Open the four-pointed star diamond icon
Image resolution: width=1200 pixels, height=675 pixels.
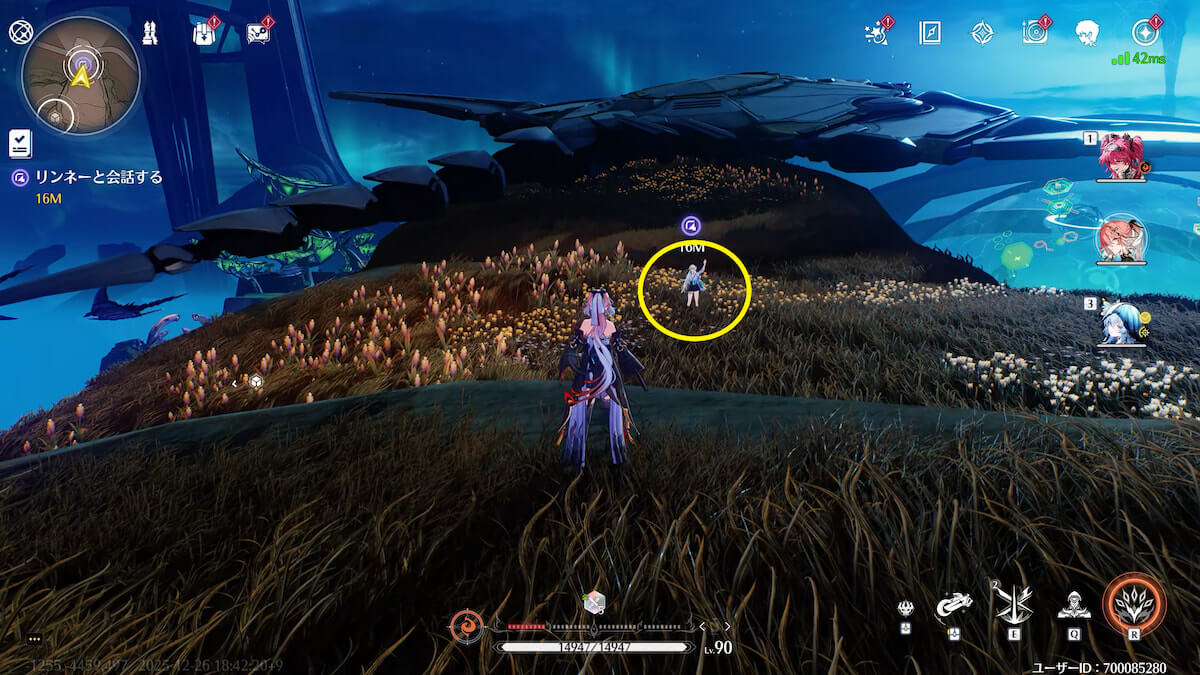click(982, 33)
